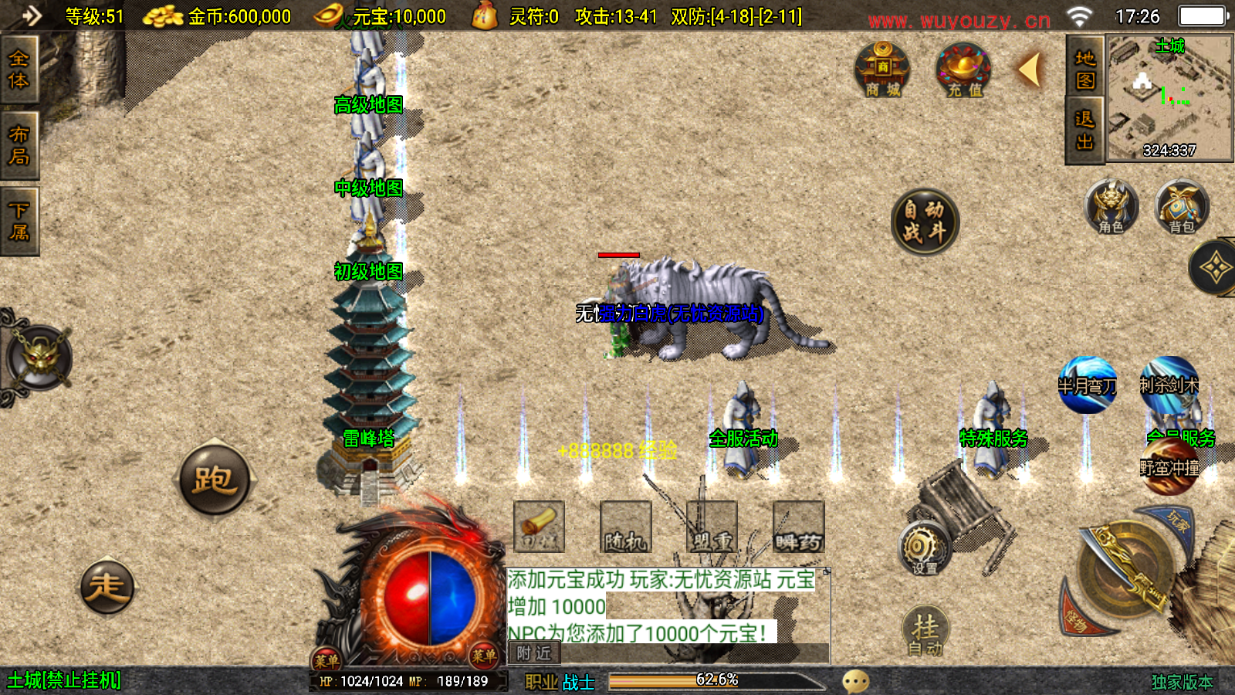
Task: Activate the 刺杀剑术 skill
Action: (x=1168, y=385)
